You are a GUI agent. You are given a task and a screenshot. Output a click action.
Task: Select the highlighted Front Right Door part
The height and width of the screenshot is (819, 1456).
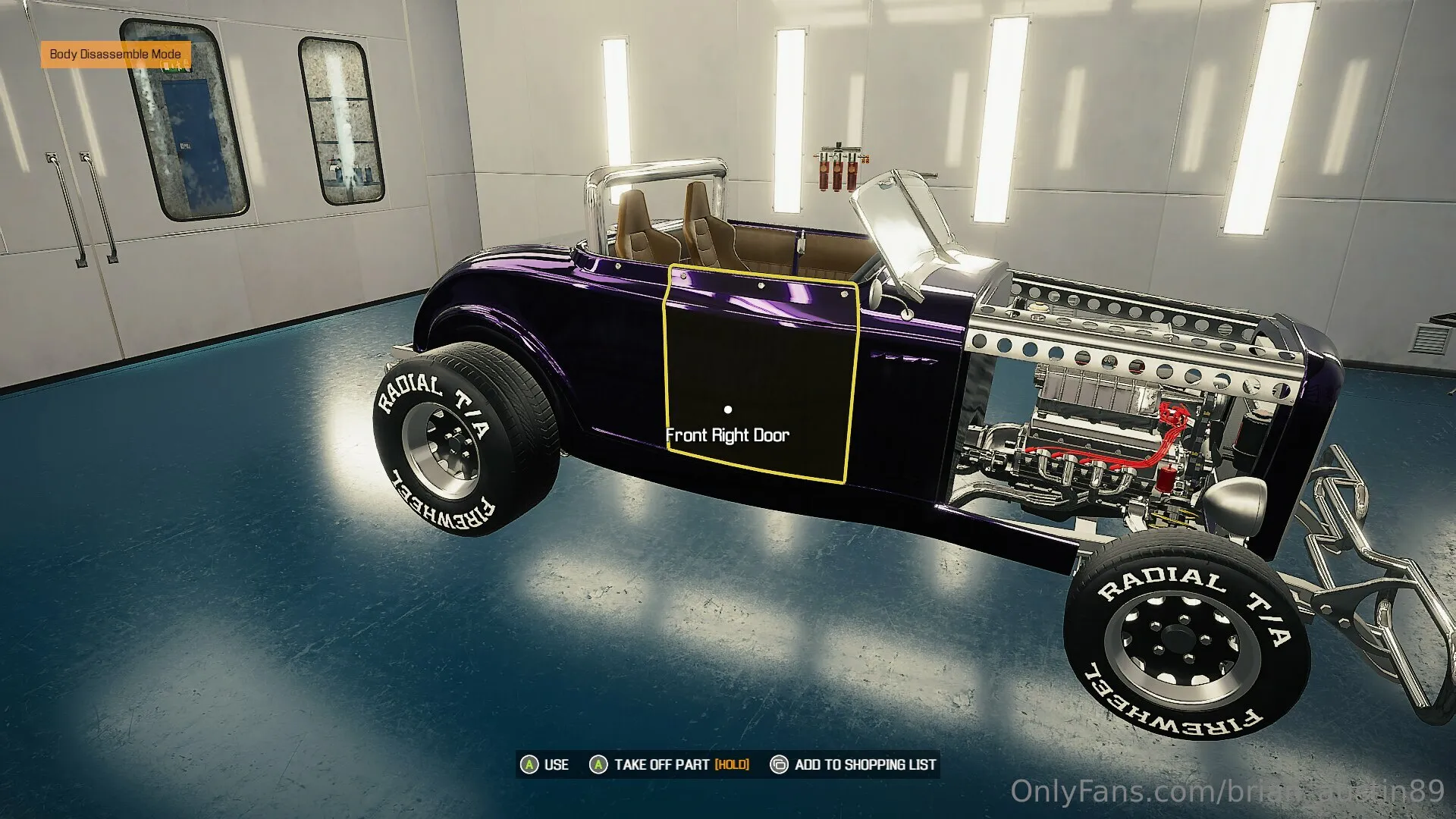coord(760,372)
